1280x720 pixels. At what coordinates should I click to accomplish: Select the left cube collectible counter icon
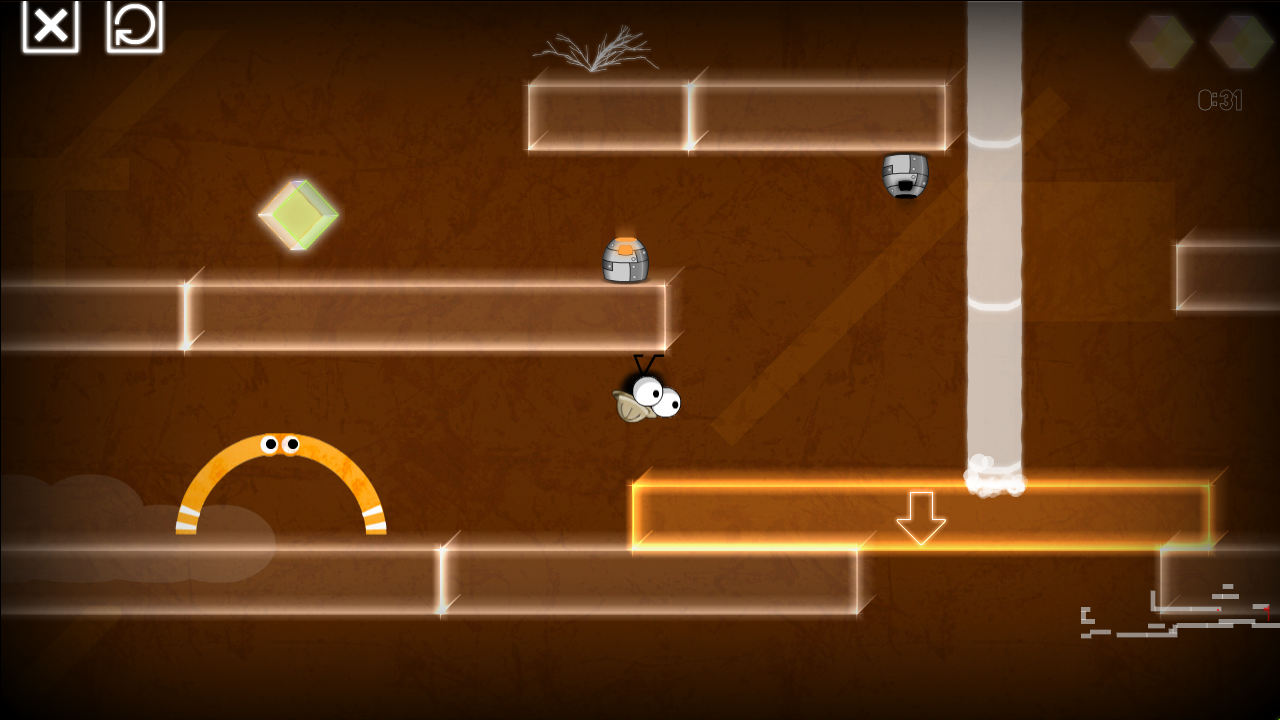(x=1159, y=44)
